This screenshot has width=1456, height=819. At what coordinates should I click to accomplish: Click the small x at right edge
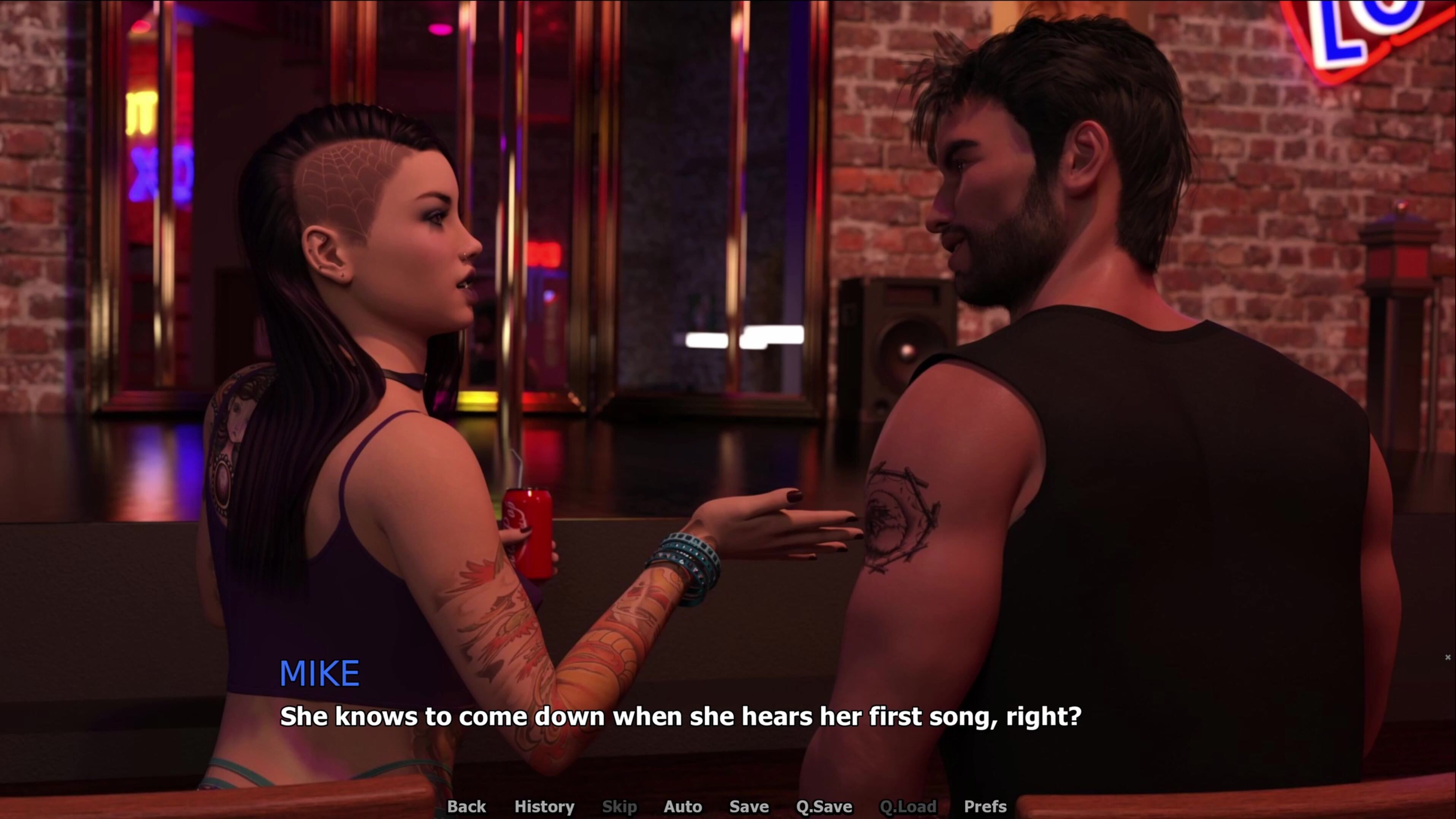point(1448,657)
